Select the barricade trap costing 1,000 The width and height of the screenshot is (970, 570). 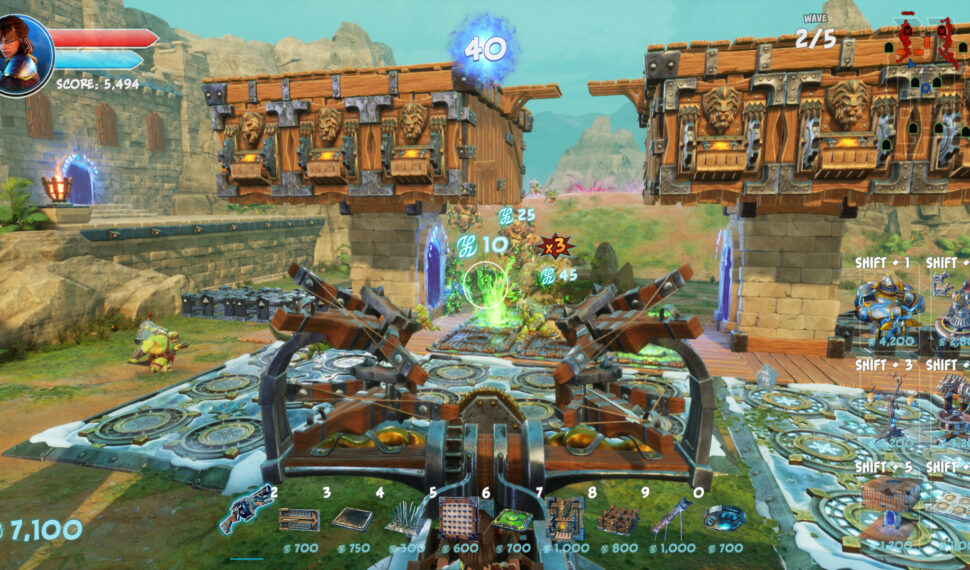(x=565, y=517)
